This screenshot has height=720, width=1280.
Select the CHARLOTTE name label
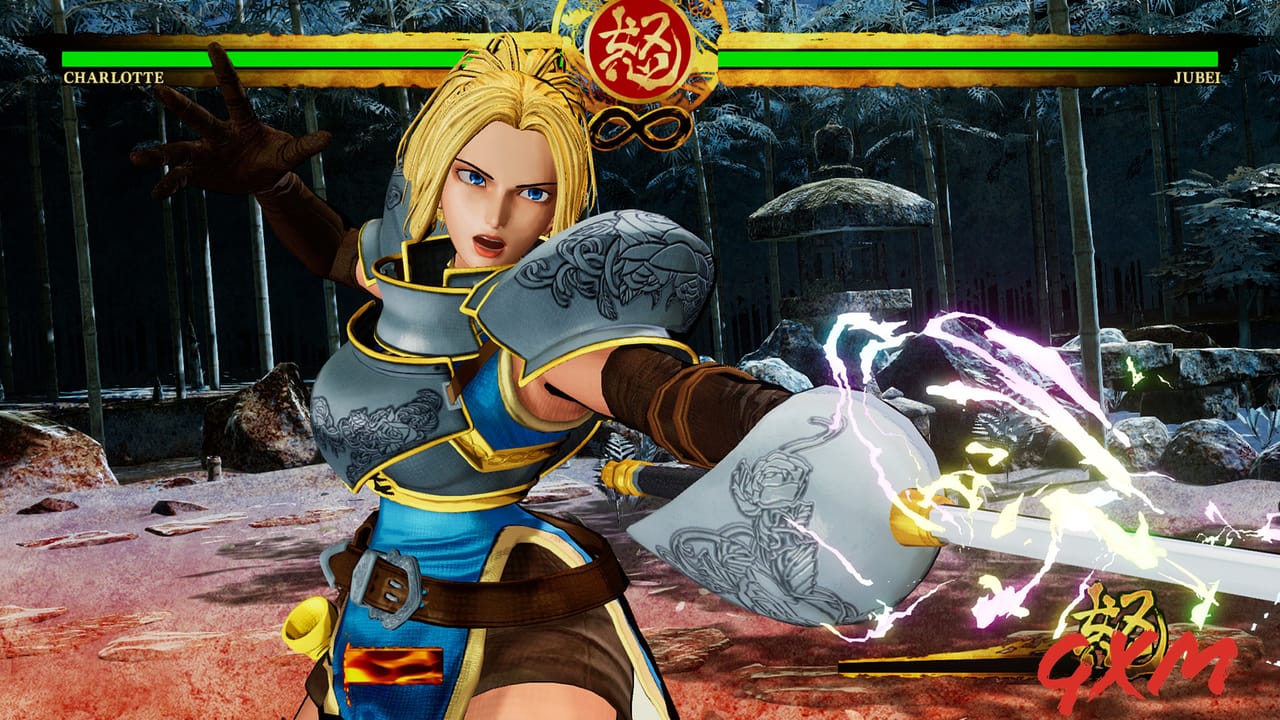[111, 78]
